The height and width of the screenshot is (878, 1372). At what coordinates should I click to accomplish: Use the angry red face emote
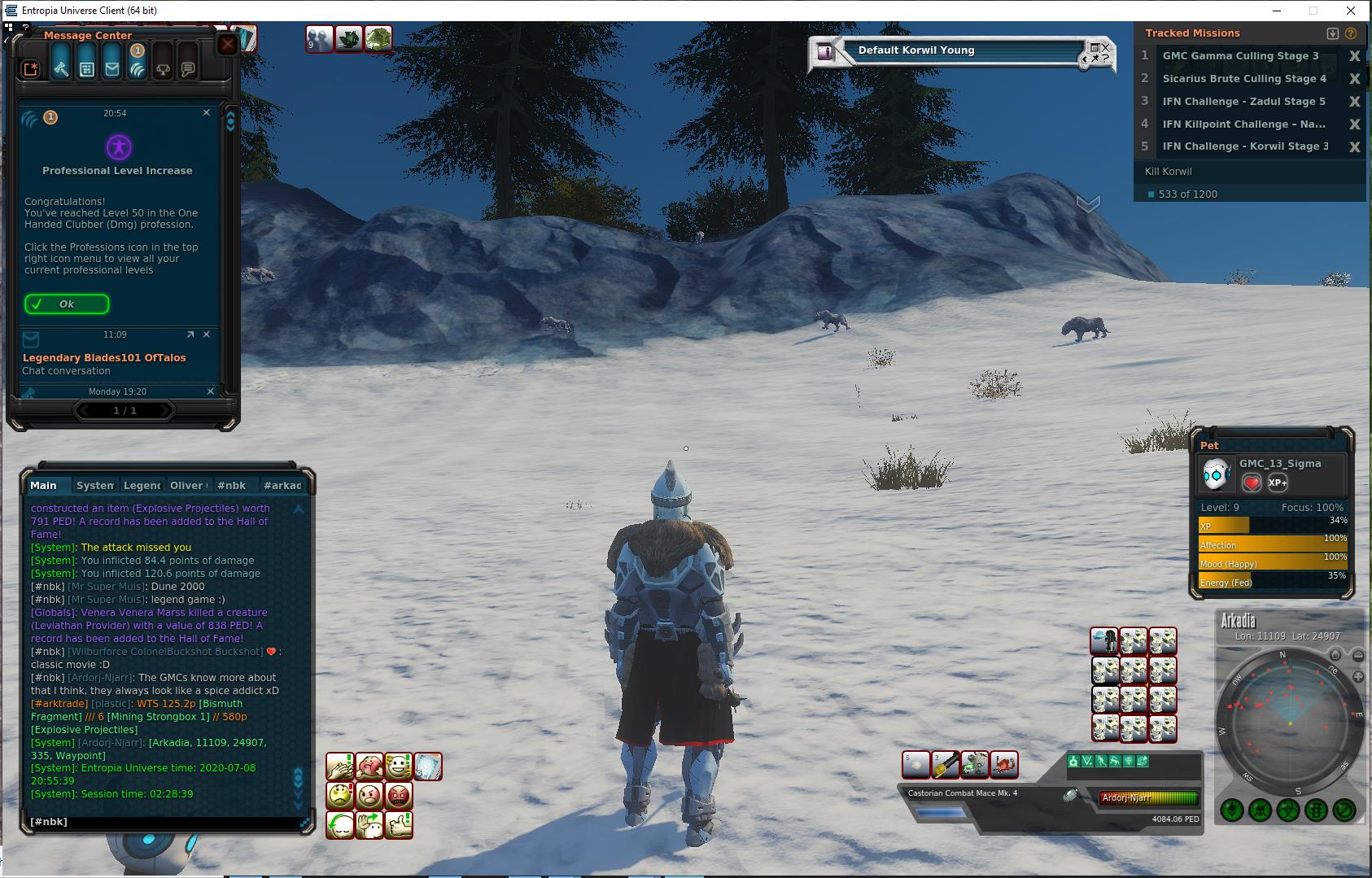399,795
